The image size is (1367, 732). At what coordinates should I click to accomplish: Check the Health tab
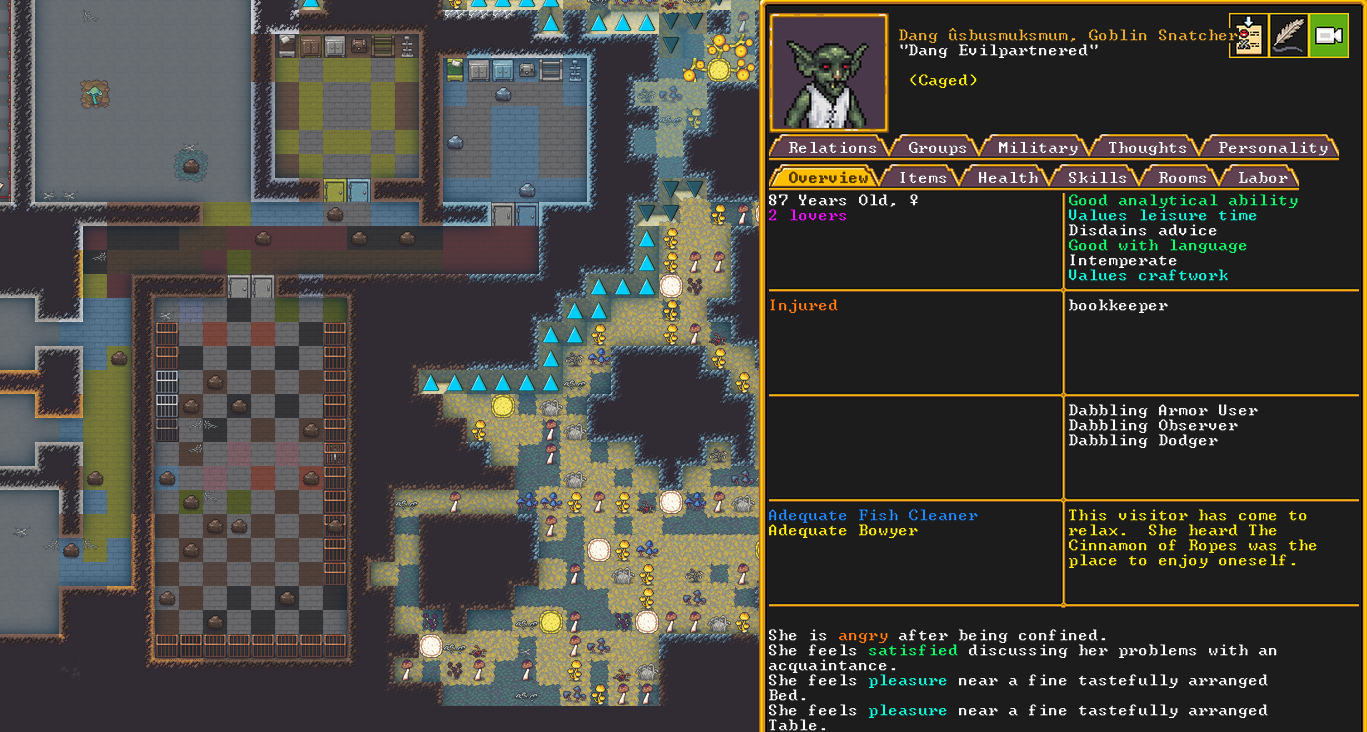pyautogui.click(x=1007, y=177)
